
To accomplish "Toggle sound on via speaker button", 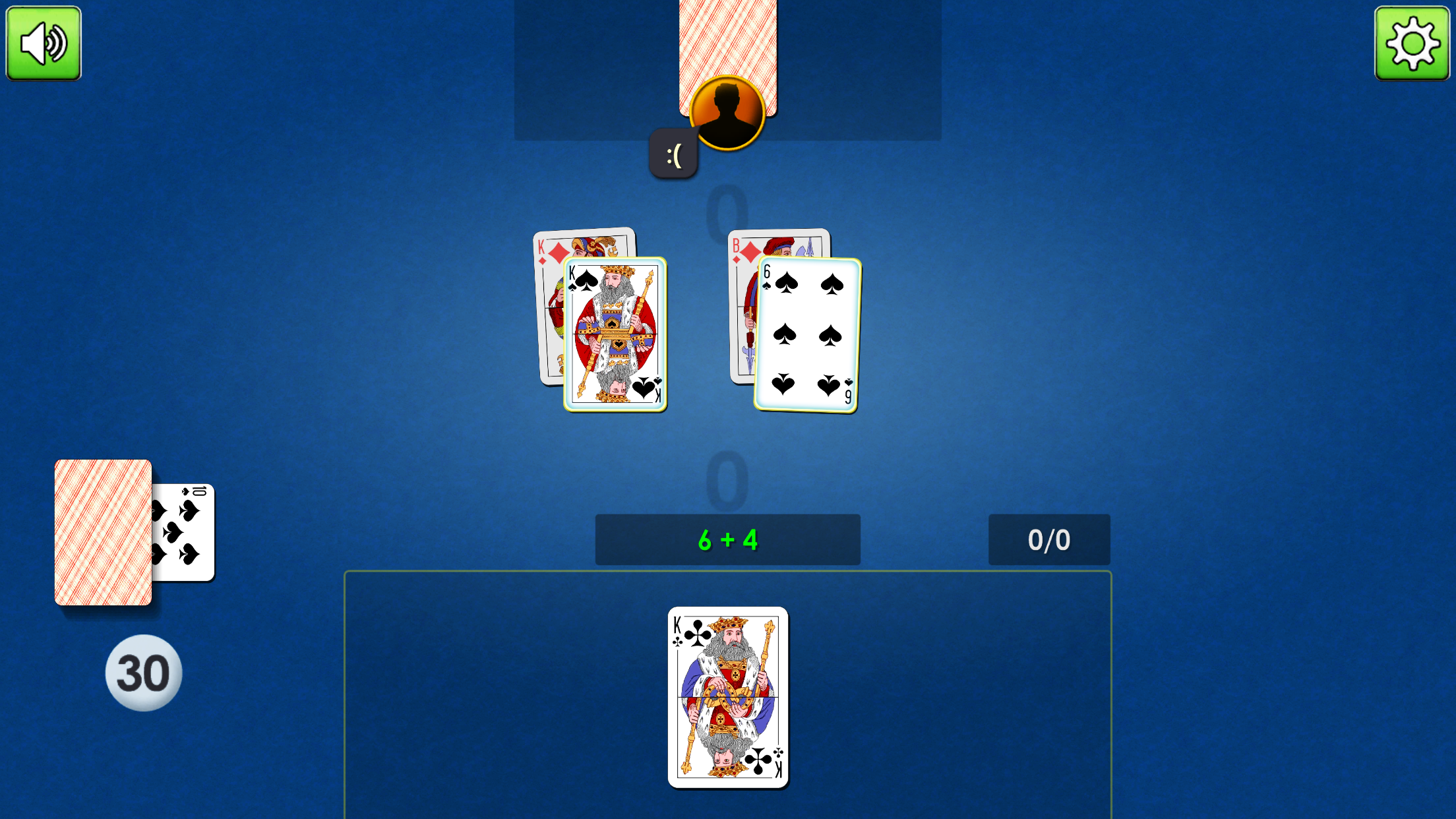I will [42, 42].
